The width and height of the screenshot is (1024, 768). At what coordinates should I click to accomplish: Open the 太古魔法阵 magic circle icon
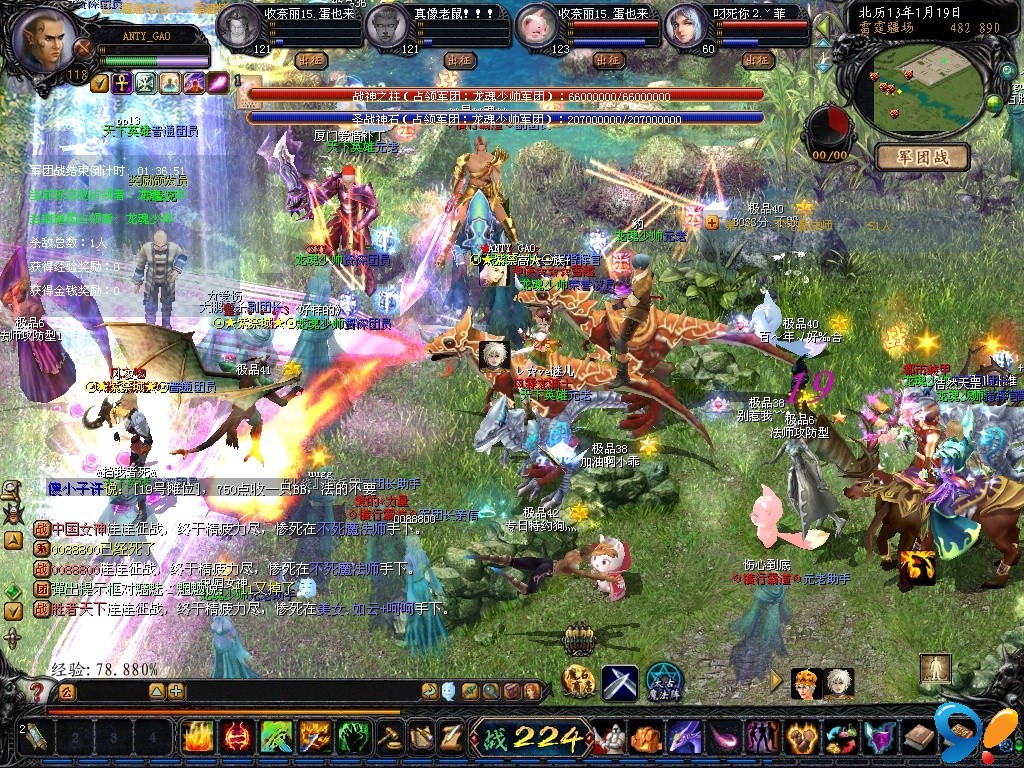663,682
